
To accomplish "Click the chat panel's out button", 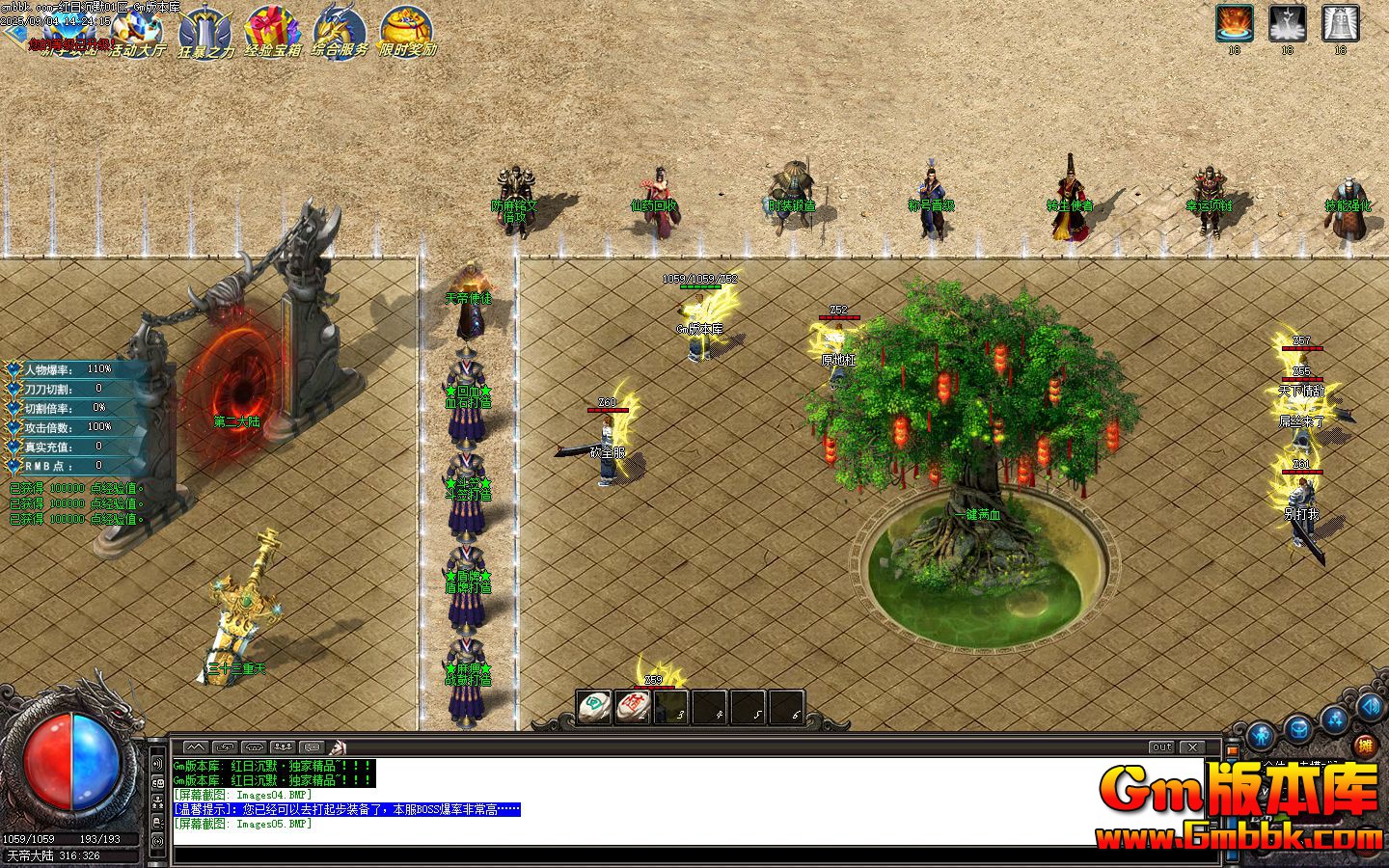I will [x=1161, y=747].
